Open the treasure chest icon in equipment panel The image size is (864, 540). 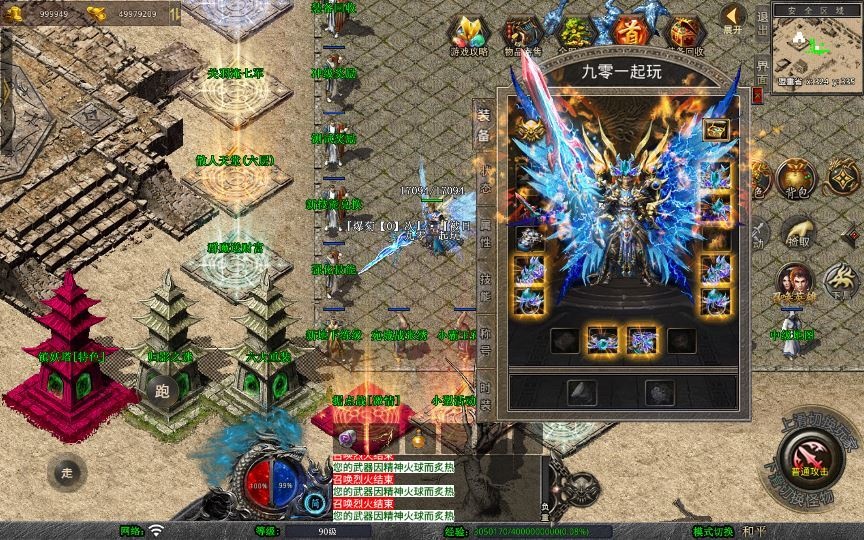coord(715,129)
